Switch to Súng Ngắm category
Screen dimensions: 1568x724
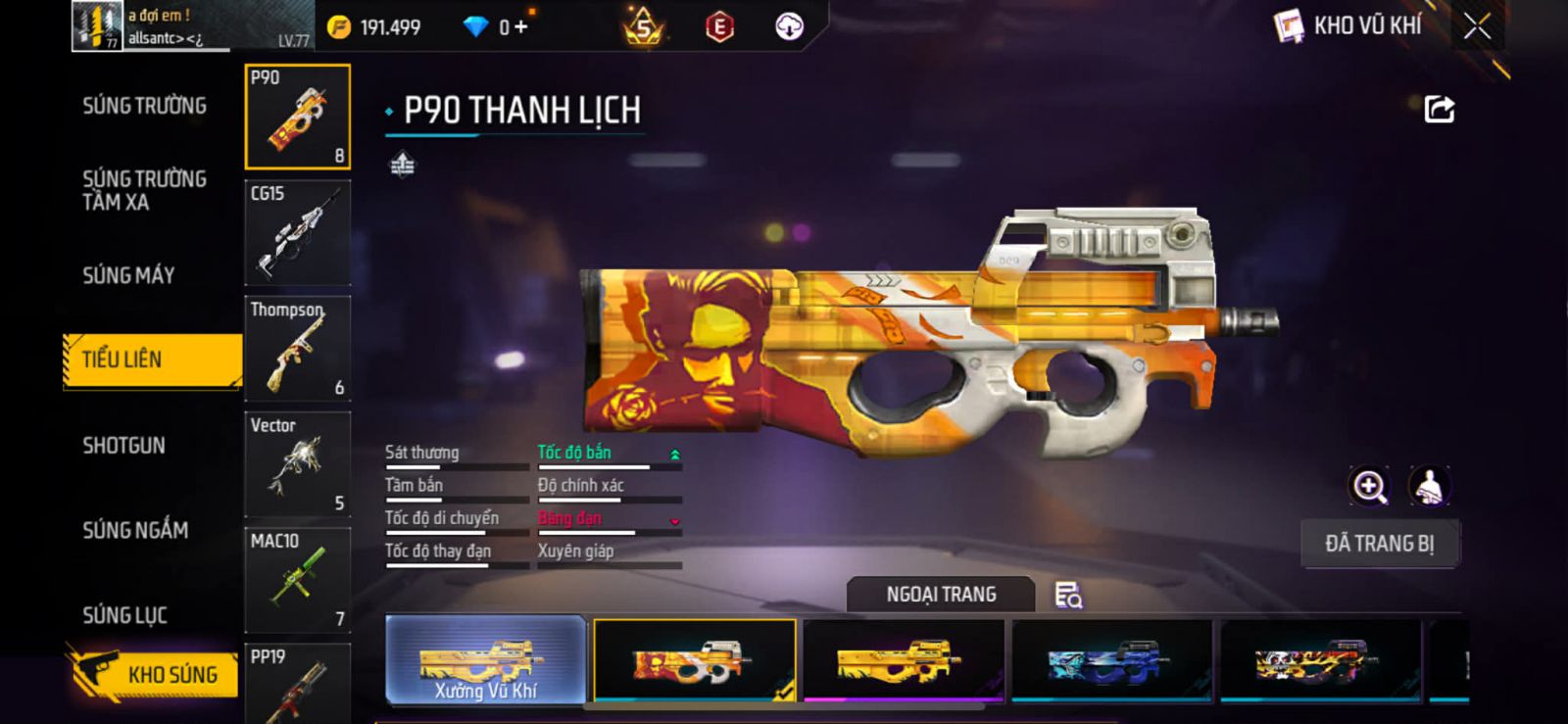pos(135,530)
